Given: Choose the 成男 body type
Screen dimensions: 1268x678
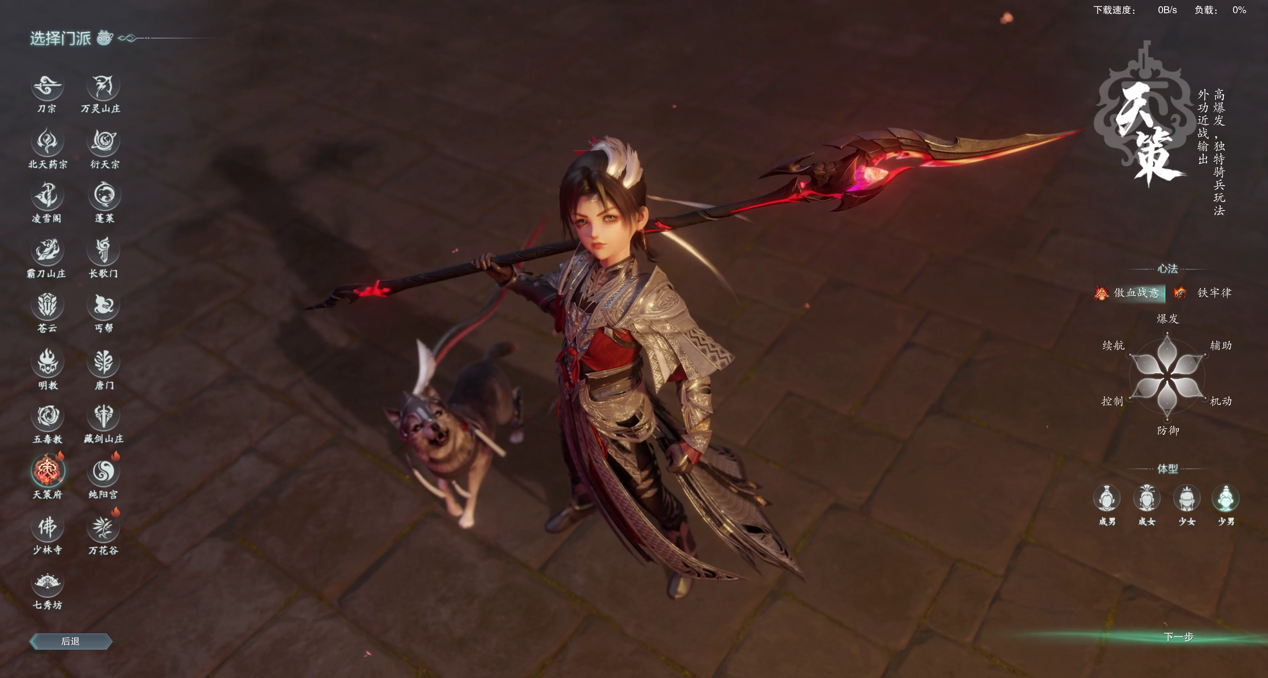Looking at the screenshot, I should tap(1107, 498).
